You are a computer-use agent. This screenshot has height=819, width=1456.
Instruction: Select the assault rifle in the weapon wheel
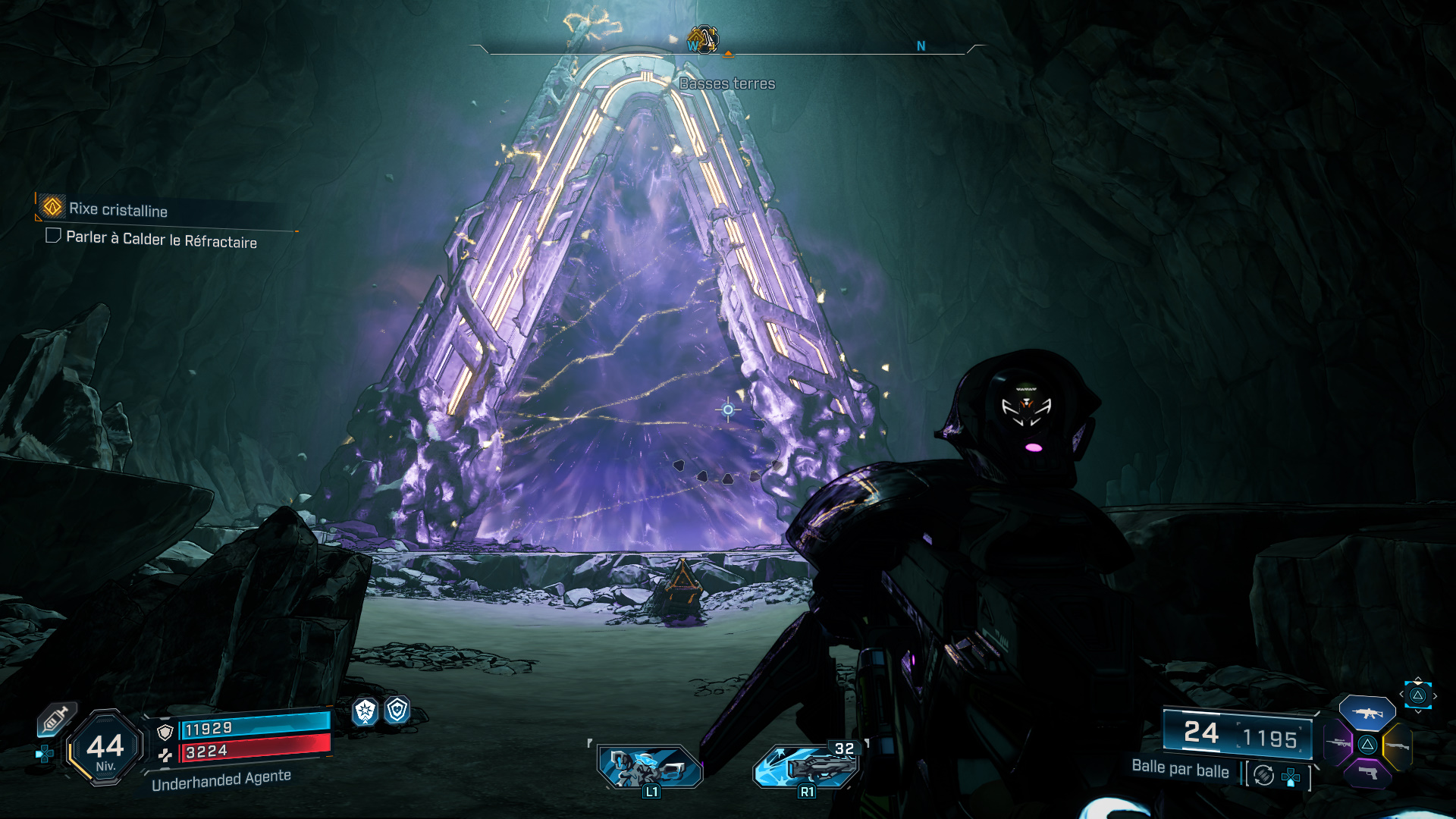pyautogui.click(x=1368, y=713)
